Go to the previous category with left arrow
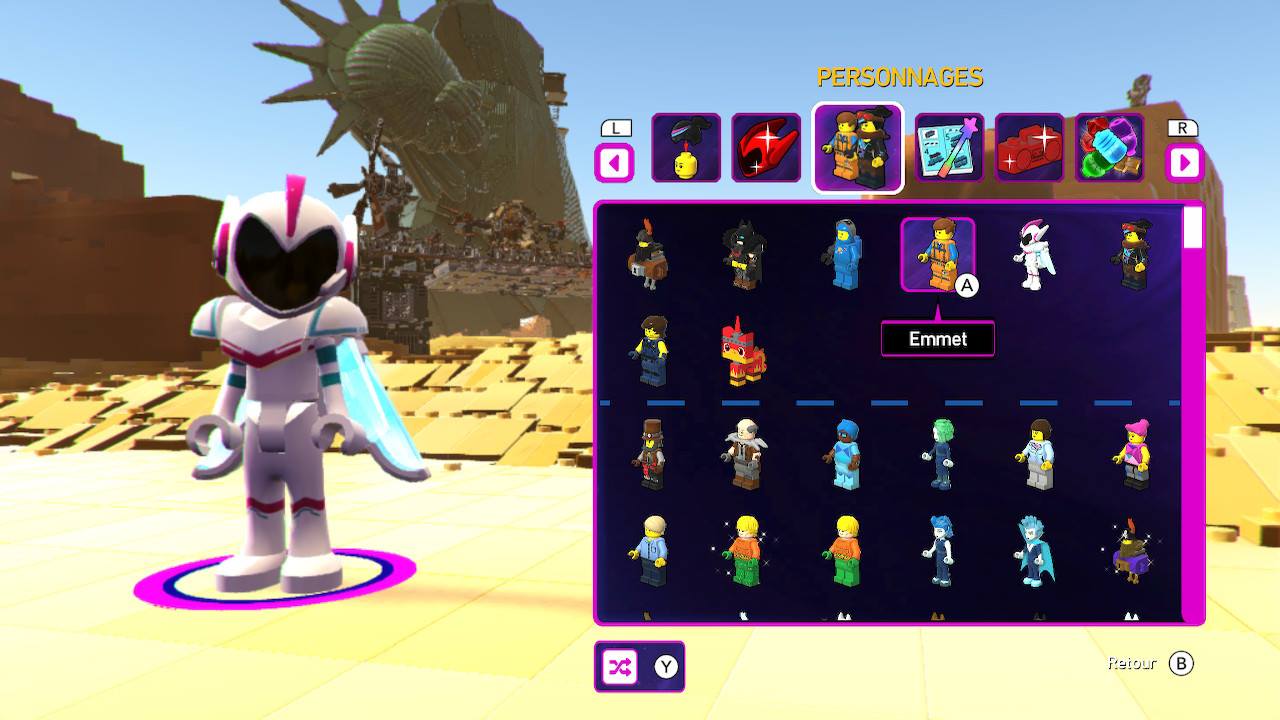This screenshot has width=1280, height=720. click(x=614, y=162)
